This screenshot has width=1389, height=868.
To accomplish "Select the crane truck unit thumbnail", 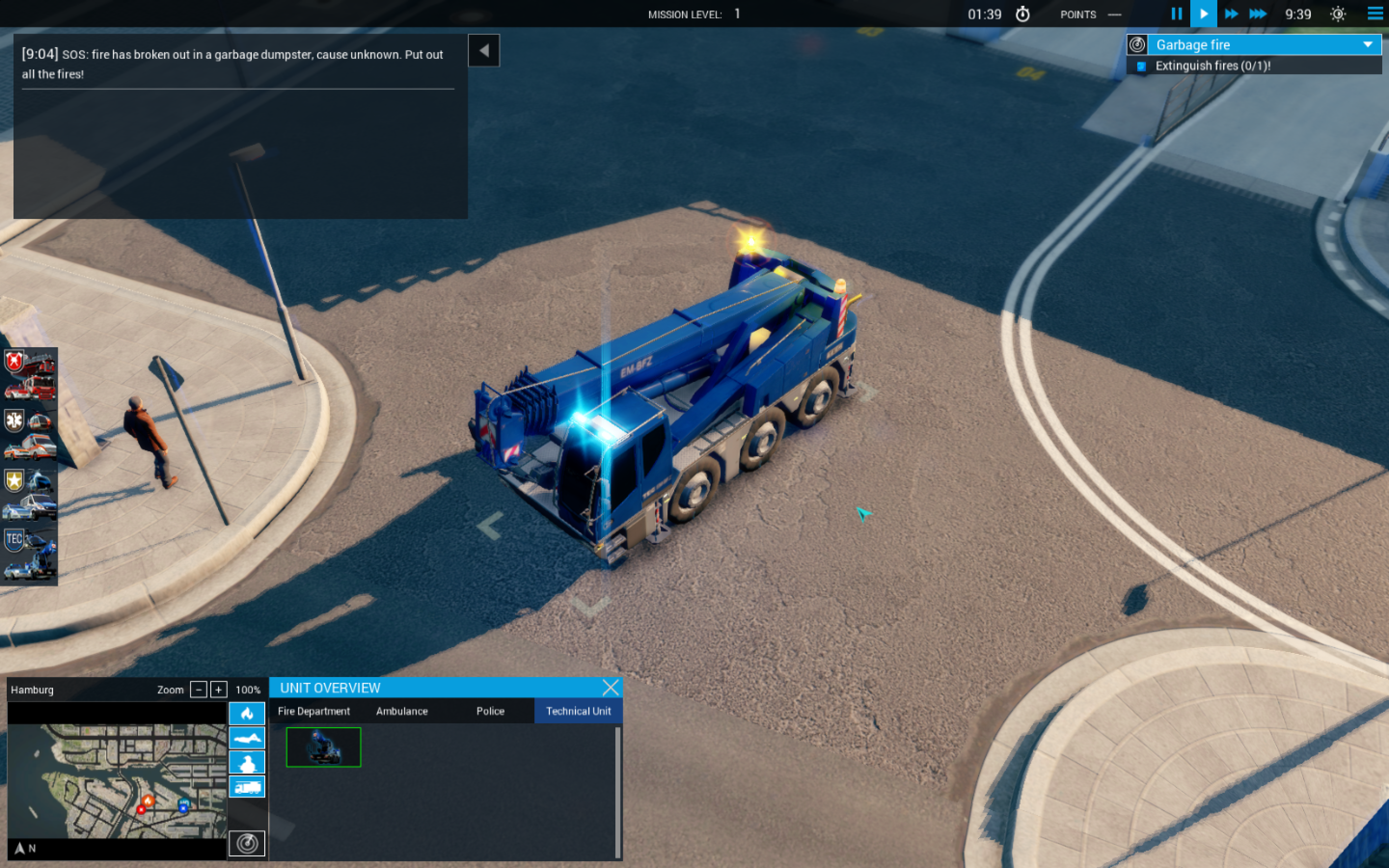I will (324, 747).
